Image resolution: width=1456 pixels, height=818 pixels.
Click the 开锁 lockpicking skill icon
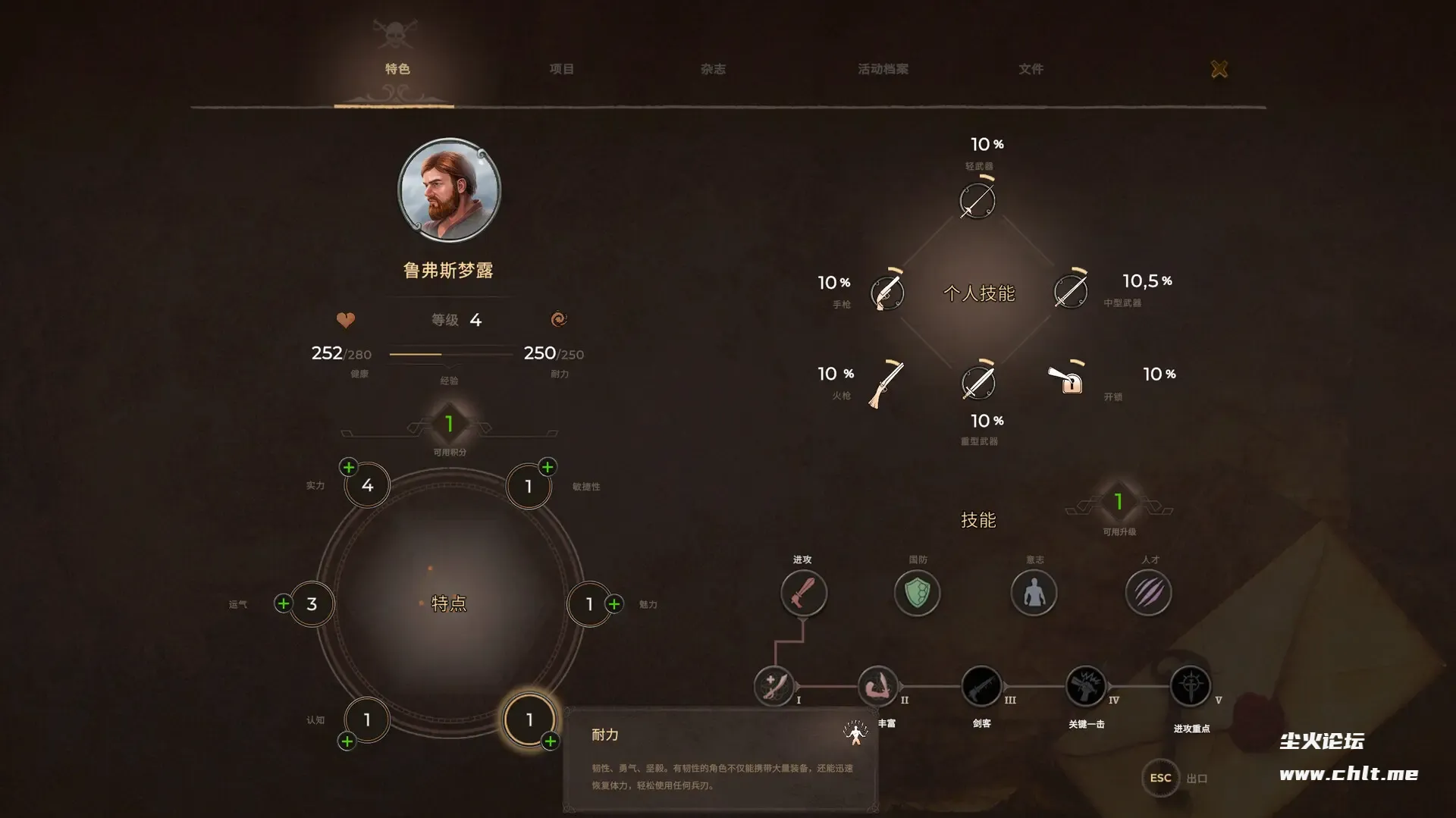[1068, 378]
